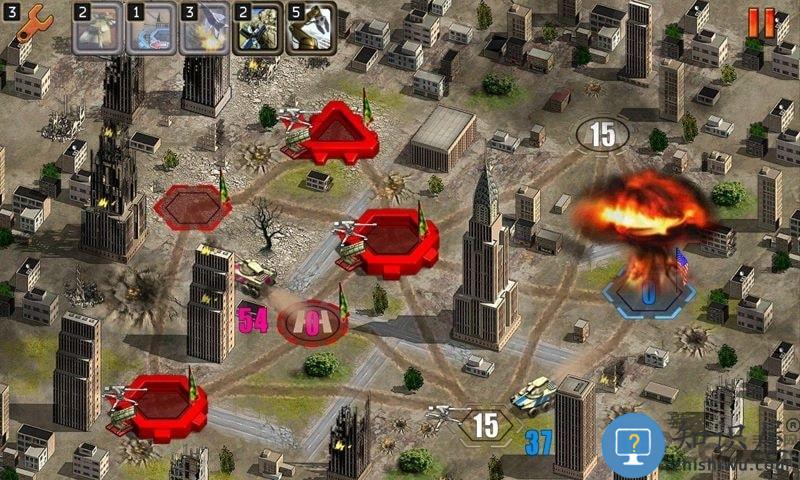Select the greyed-out ability beside the wrench

click(97, 28)
